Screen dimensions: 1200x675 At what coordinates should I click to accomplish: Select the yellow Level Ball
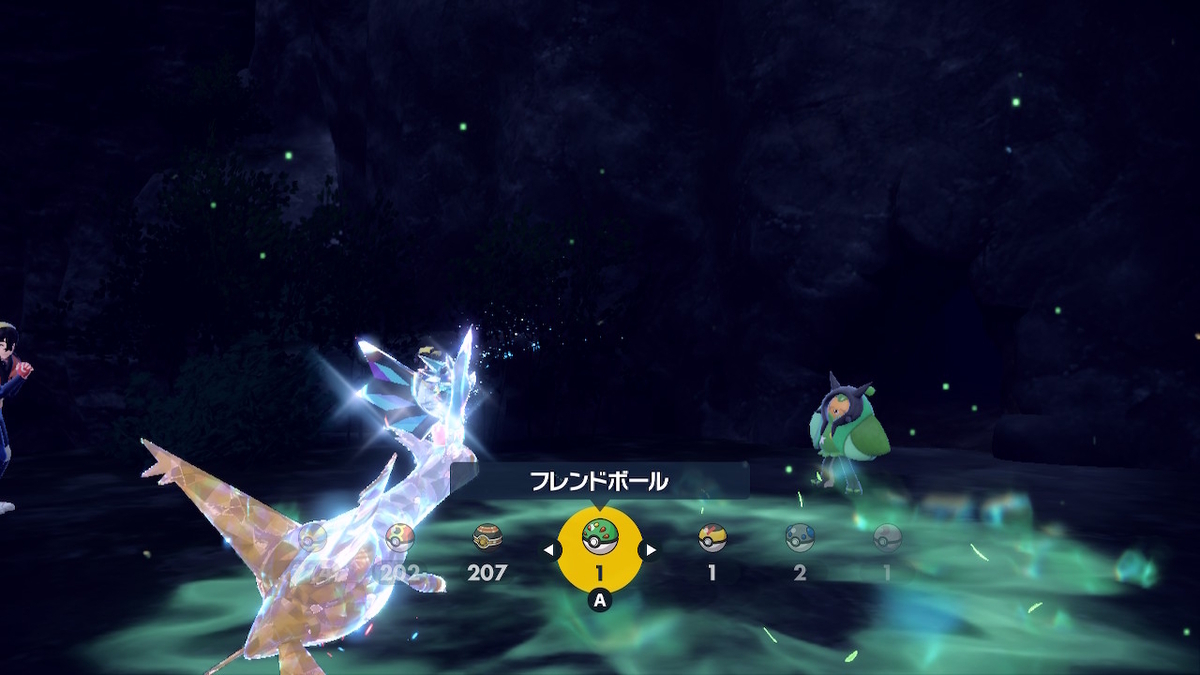pyautogui.click(x=712, y=538)
